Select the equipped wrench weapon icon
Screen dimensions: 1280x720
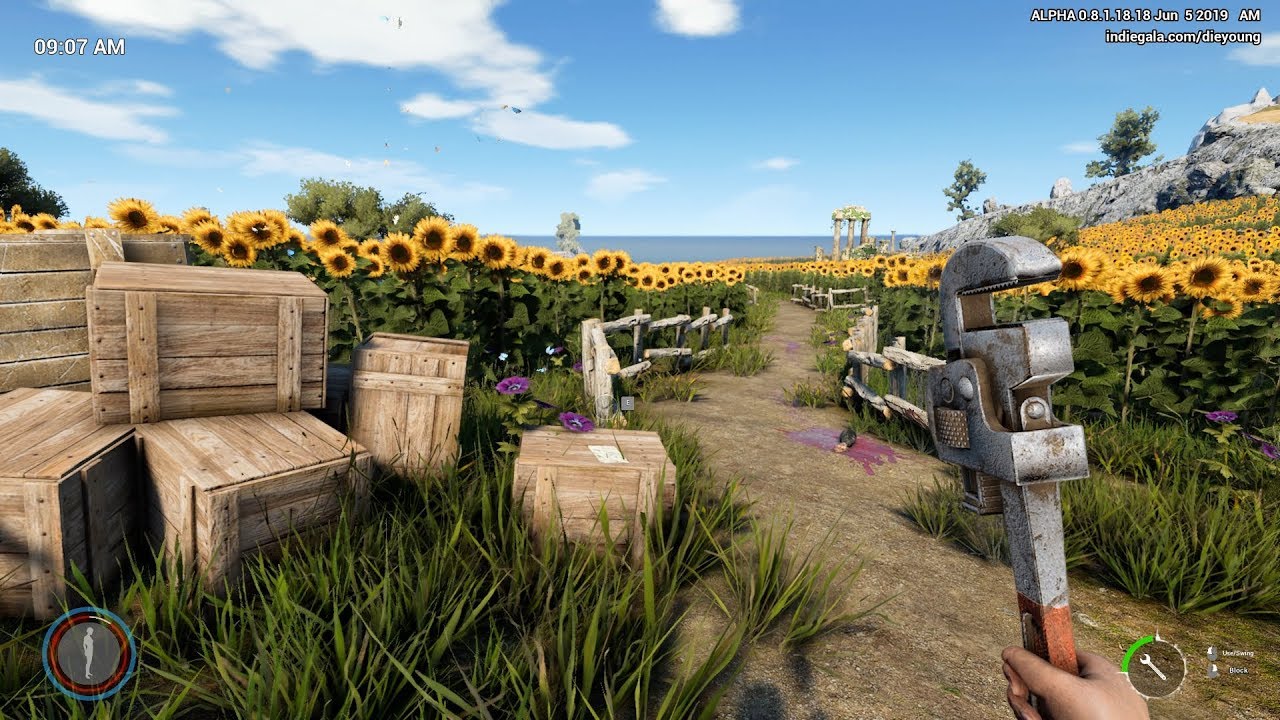1154,667
